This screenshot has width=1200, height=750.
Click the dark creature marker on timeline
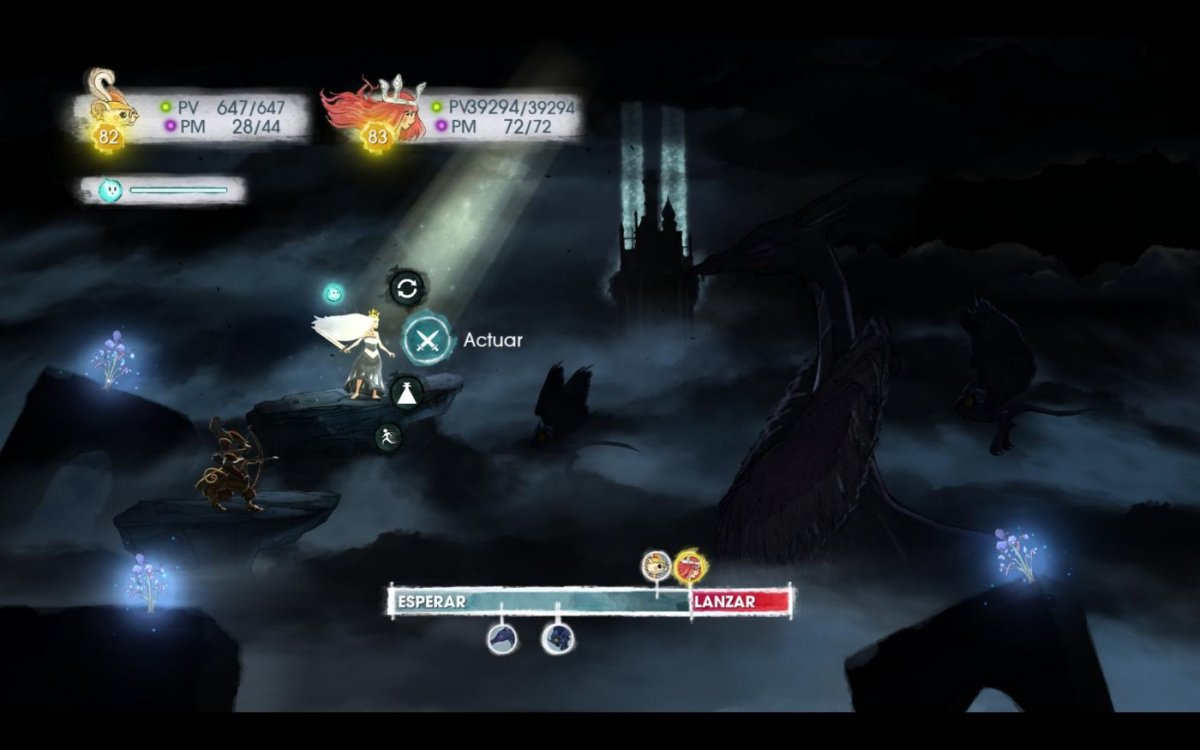pyautogui.click(x=558, y=637)
